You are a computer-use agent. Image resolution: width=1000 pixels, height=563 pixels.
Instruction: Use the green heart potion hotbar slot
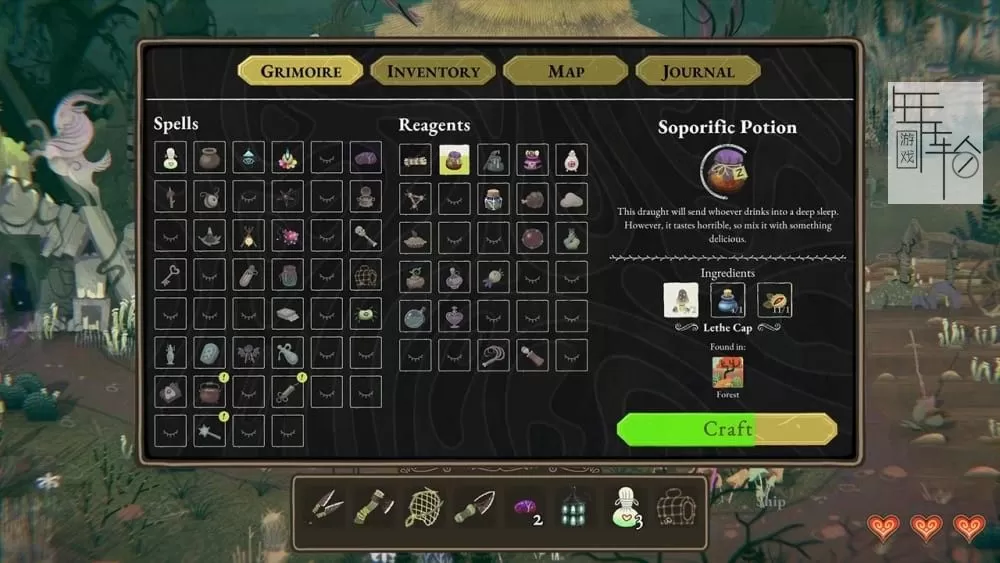626,507
